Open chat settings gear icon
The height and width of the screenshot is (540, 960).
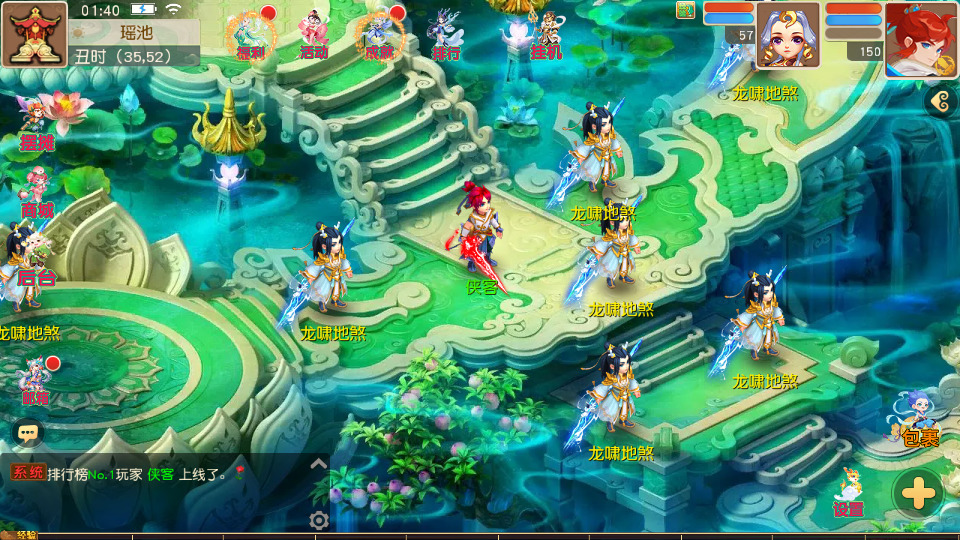[x=319, y=520]
